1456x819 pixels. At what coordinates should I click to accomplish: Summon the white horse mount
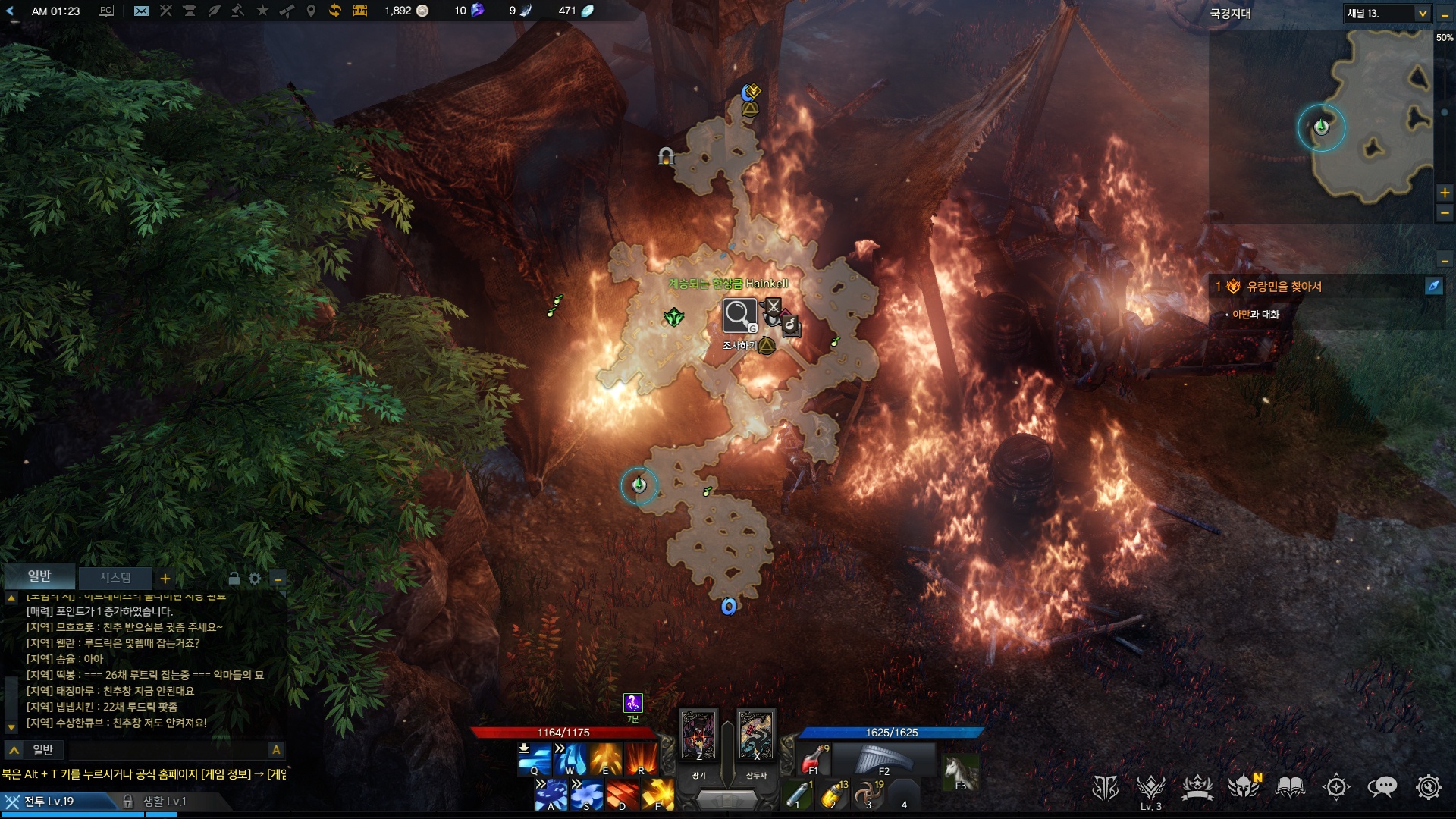coord(960,772)
